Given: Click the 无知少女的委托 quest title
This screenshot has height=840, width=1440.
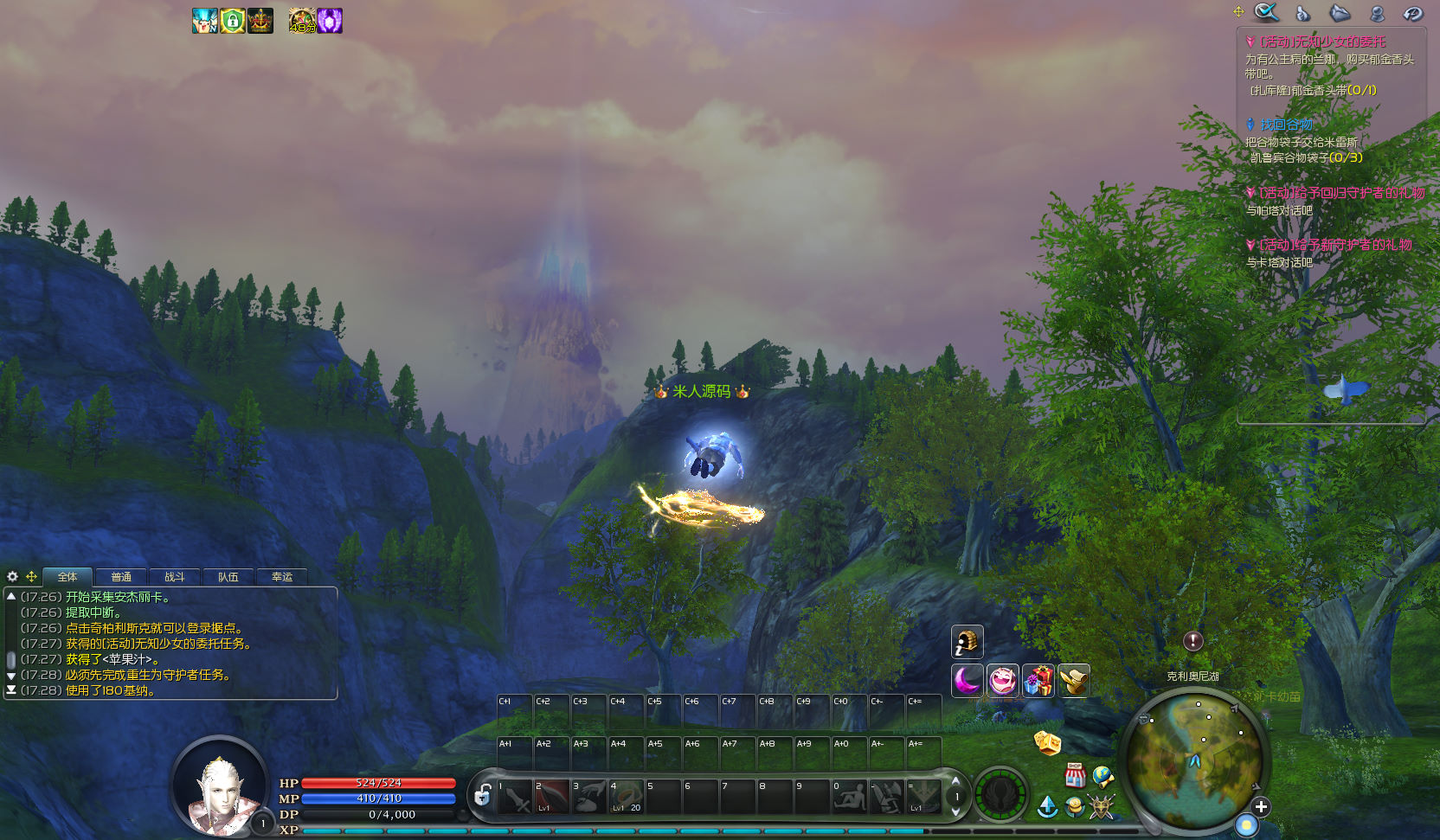Looking at the screenshot, I should pyautogui.click(x=1321, y=42).
